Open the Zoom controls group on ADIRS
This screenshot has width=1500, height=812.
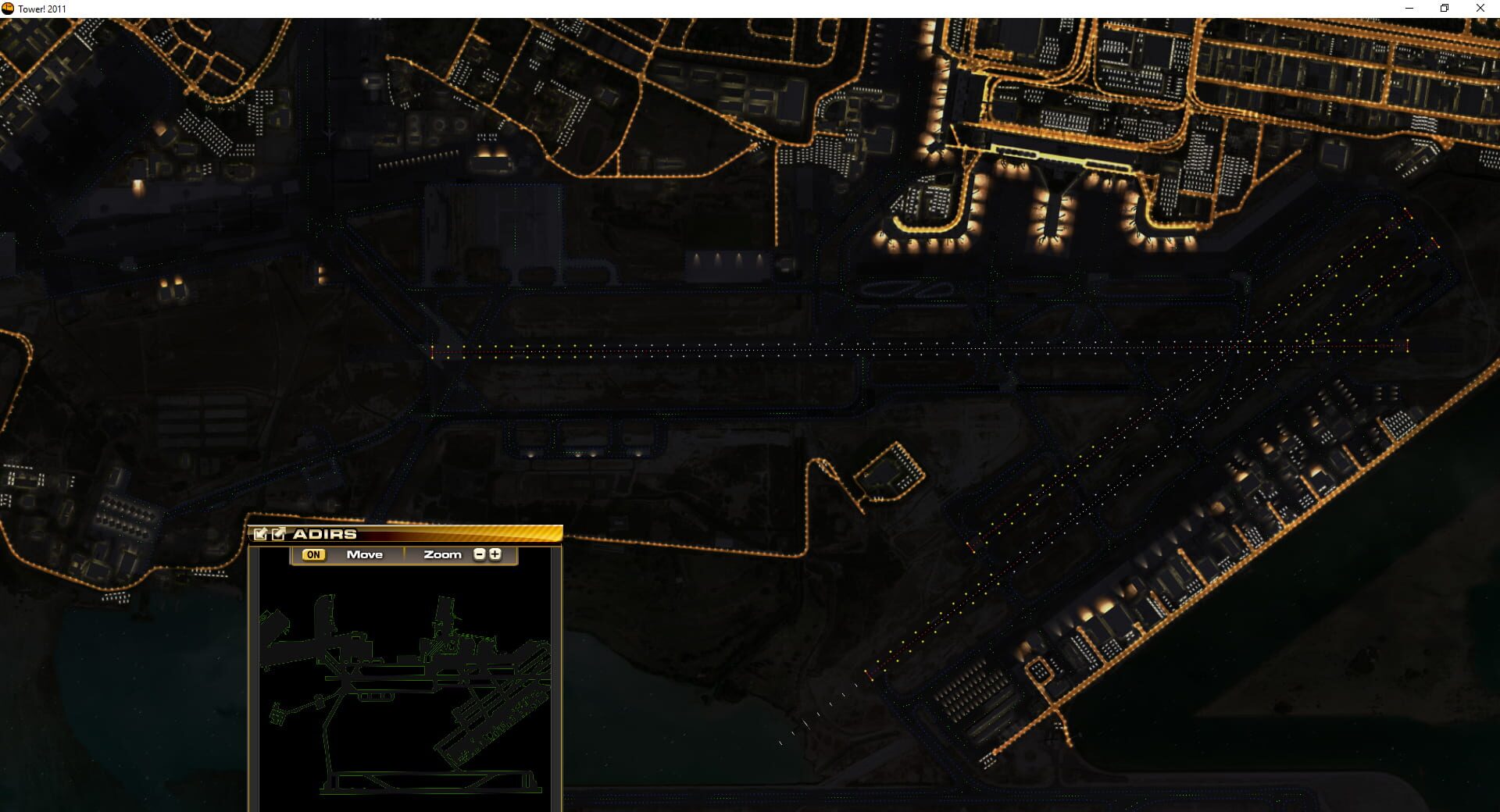coord(443,554)
